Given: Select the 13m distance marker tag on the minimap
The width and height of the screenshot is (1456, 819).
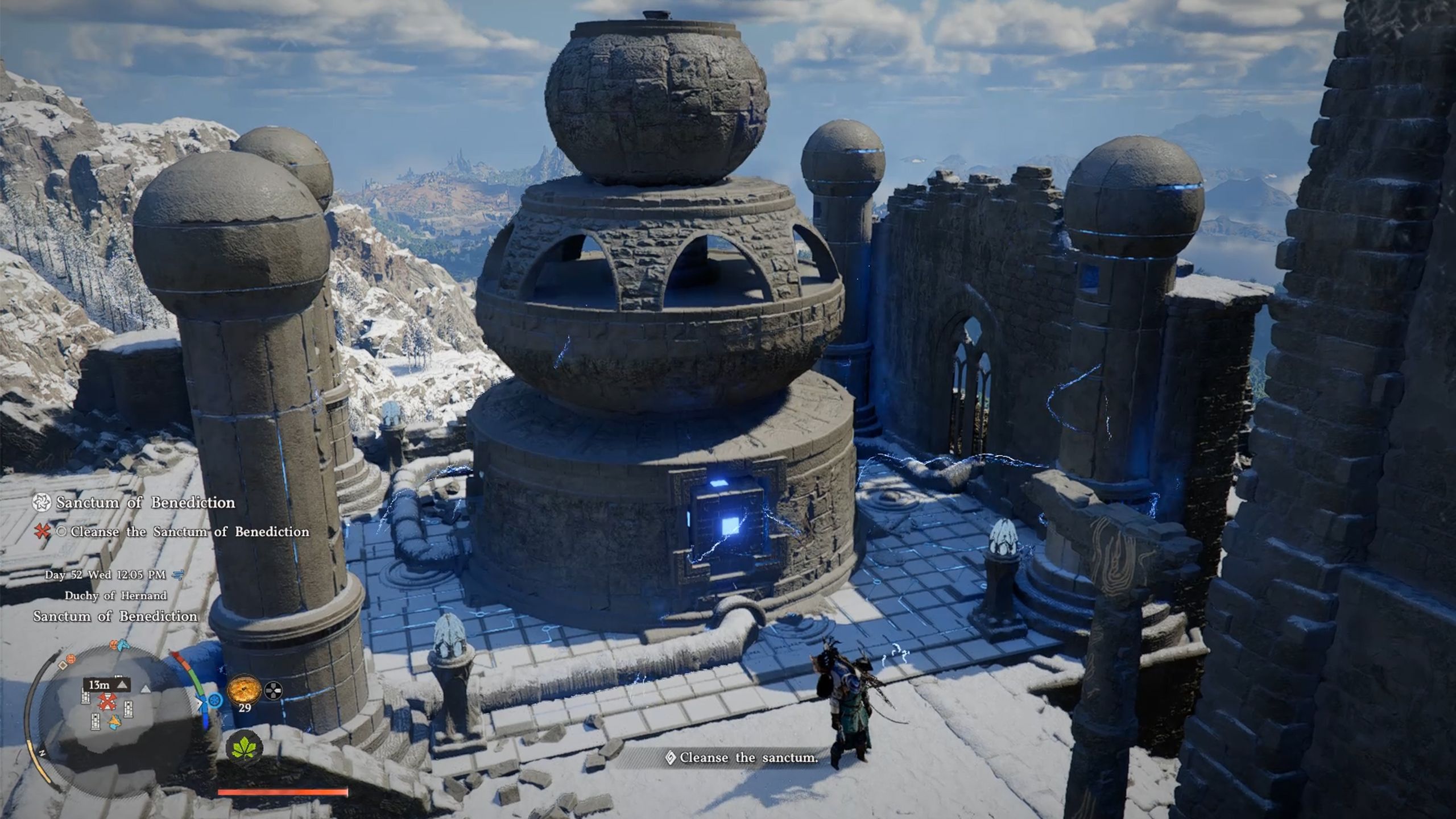Looking at the screenshot, I should click(x=106, y=685).
